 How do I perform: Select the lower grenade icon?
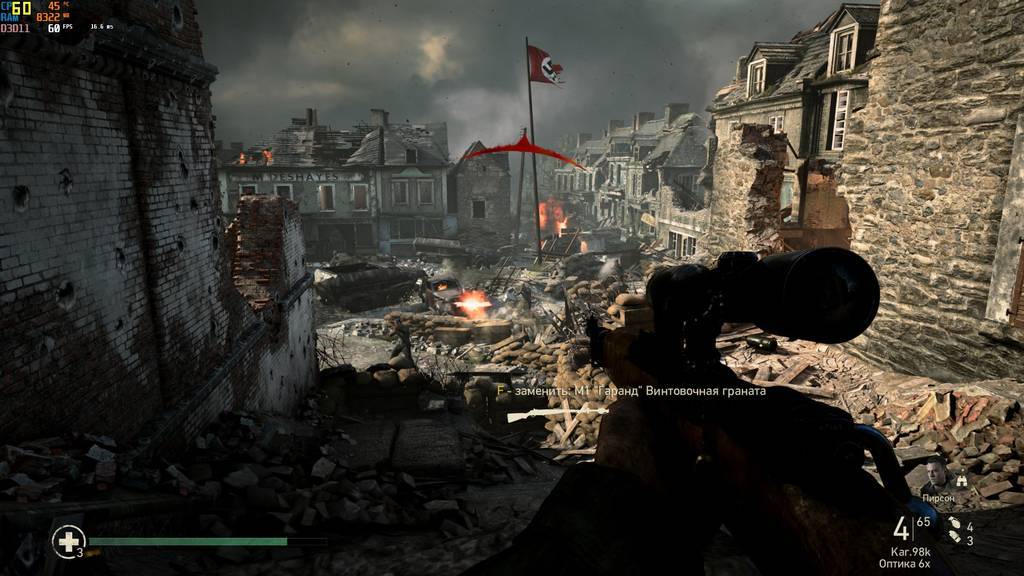tap(953, 539)
